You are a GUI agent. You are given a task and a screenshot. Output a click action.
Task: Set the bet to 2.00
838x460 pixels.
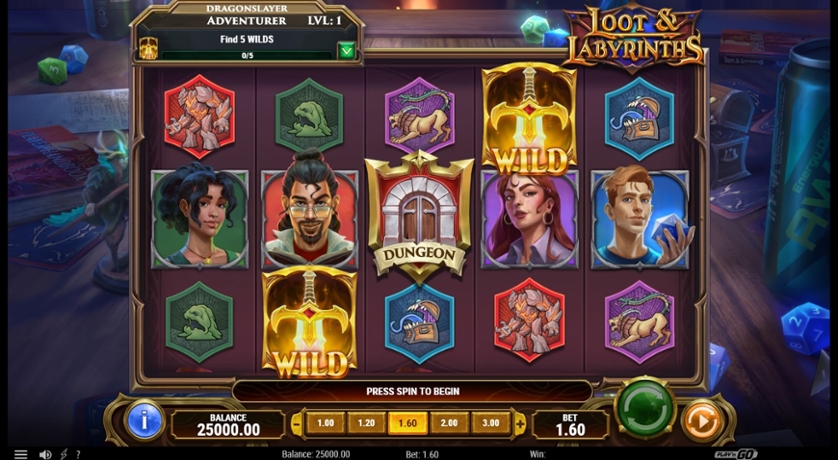point(449,423)
